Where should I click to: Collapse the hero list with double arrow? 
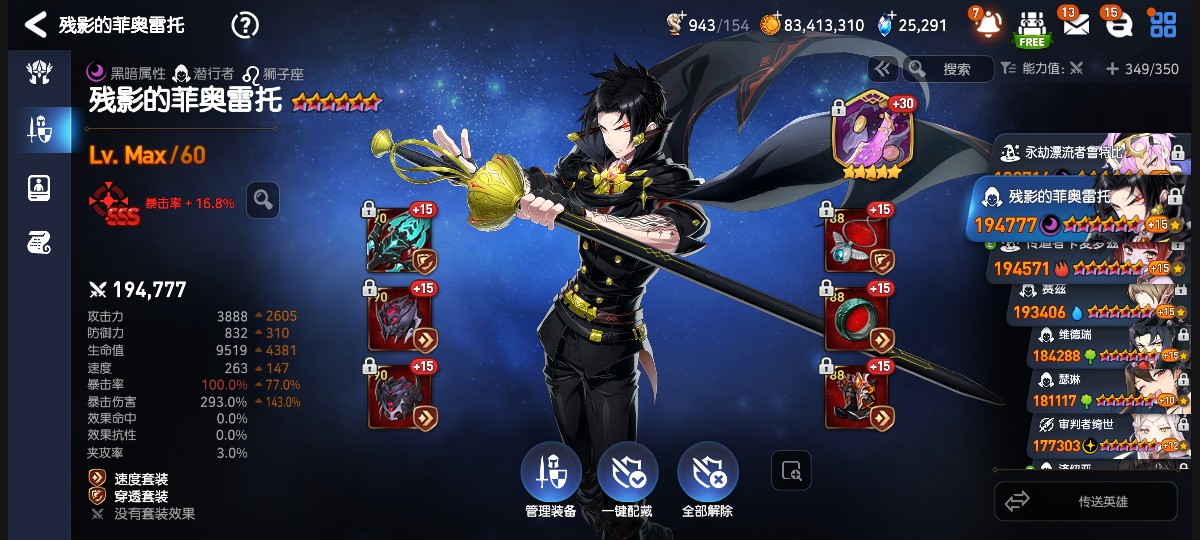pyautogui.click(x=882, y=69)
